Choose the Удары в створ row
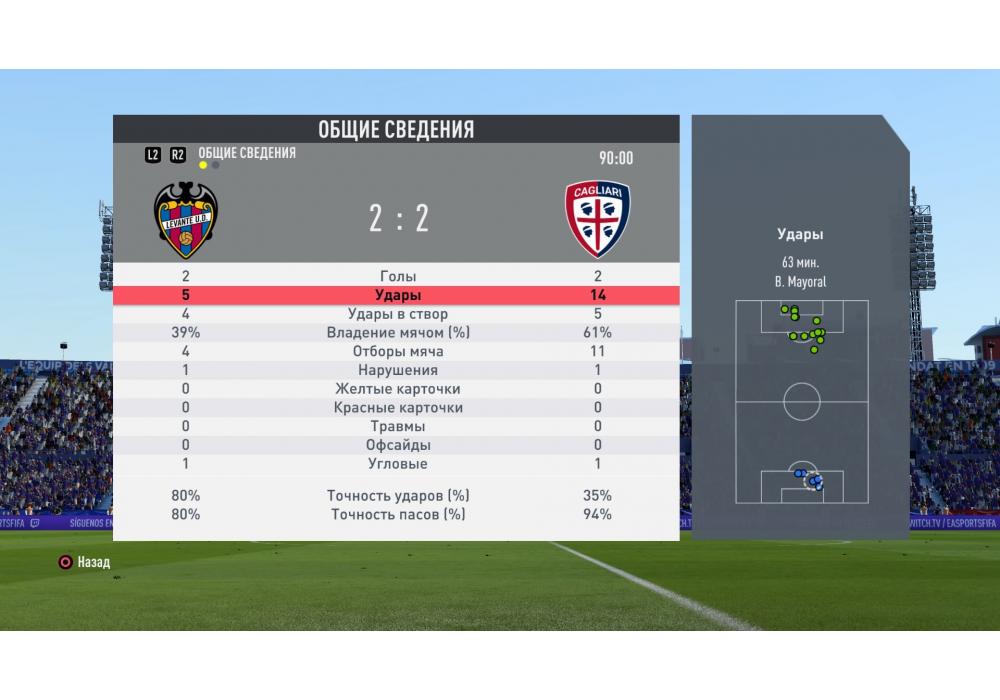 pos(398,314)
